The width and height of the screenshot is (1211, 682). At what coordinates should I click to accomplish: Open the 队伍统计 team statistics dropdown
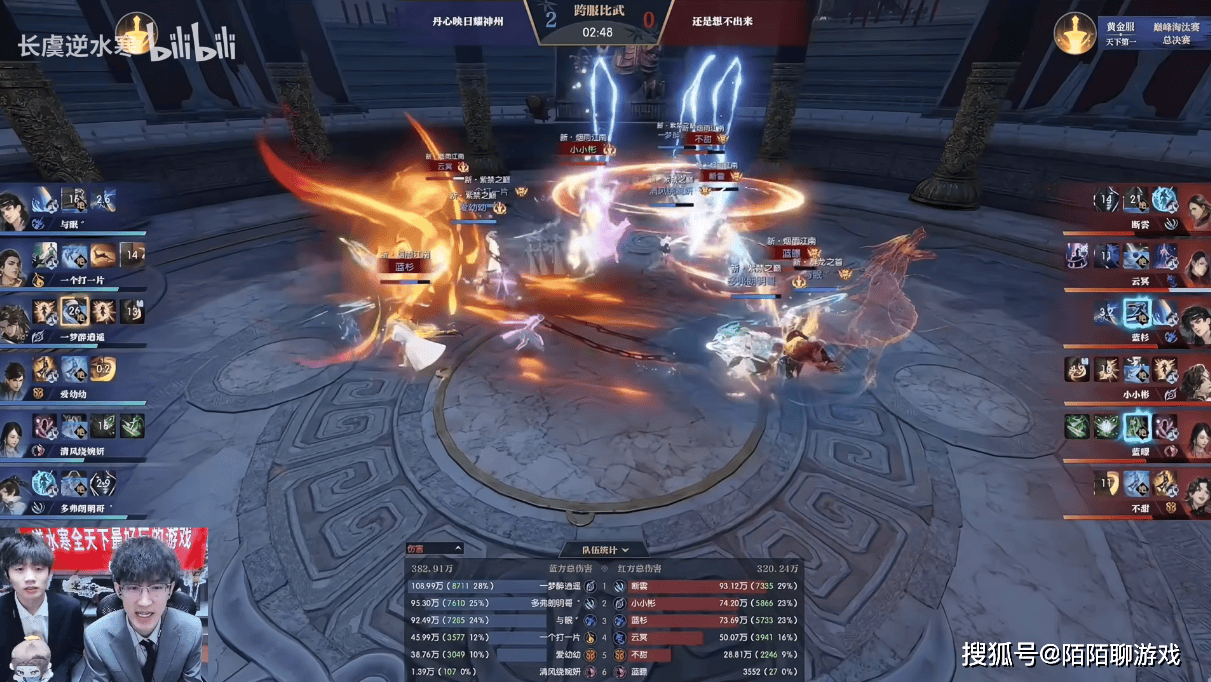(606, 549)
